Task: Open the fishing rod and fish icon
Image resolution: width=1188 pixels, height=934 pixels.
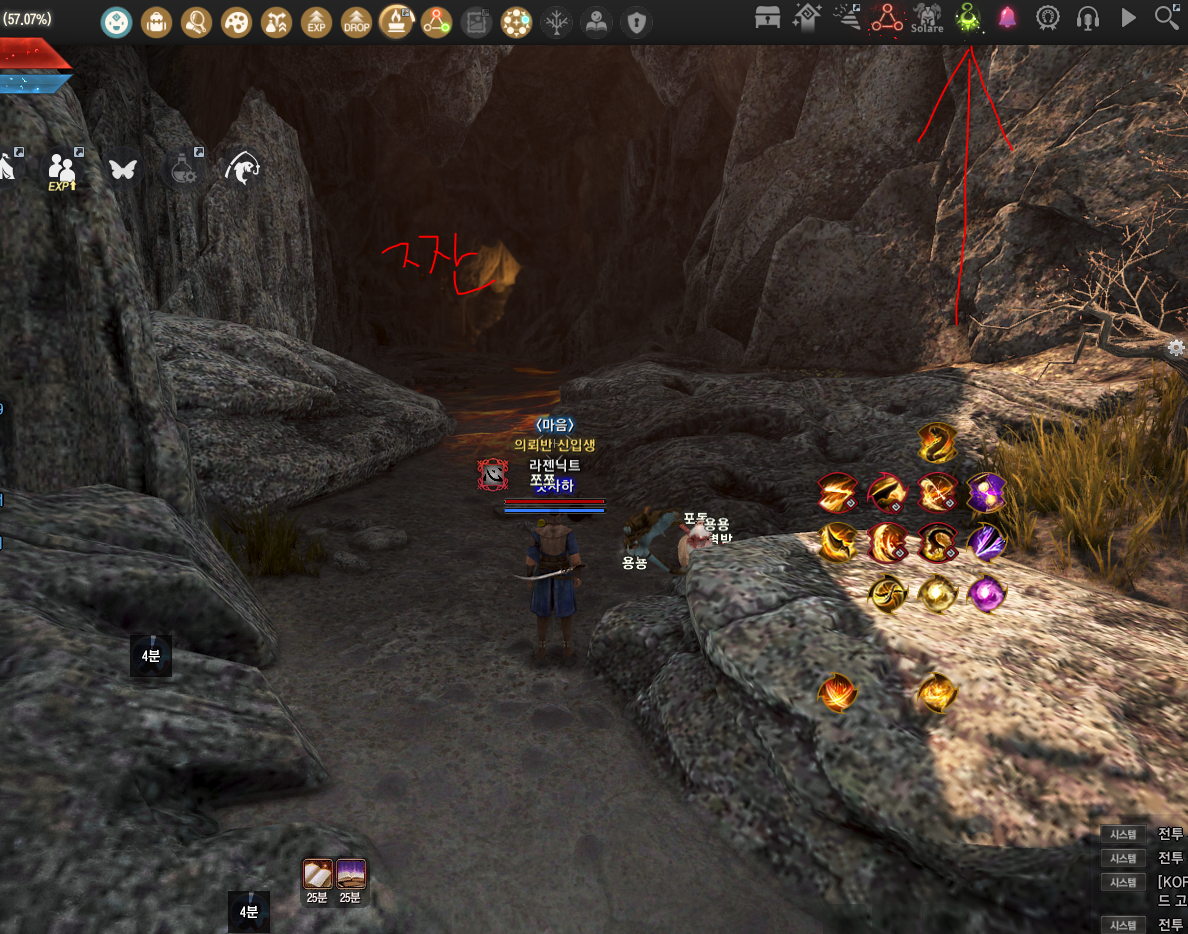Action: click(x=243, y=169)
